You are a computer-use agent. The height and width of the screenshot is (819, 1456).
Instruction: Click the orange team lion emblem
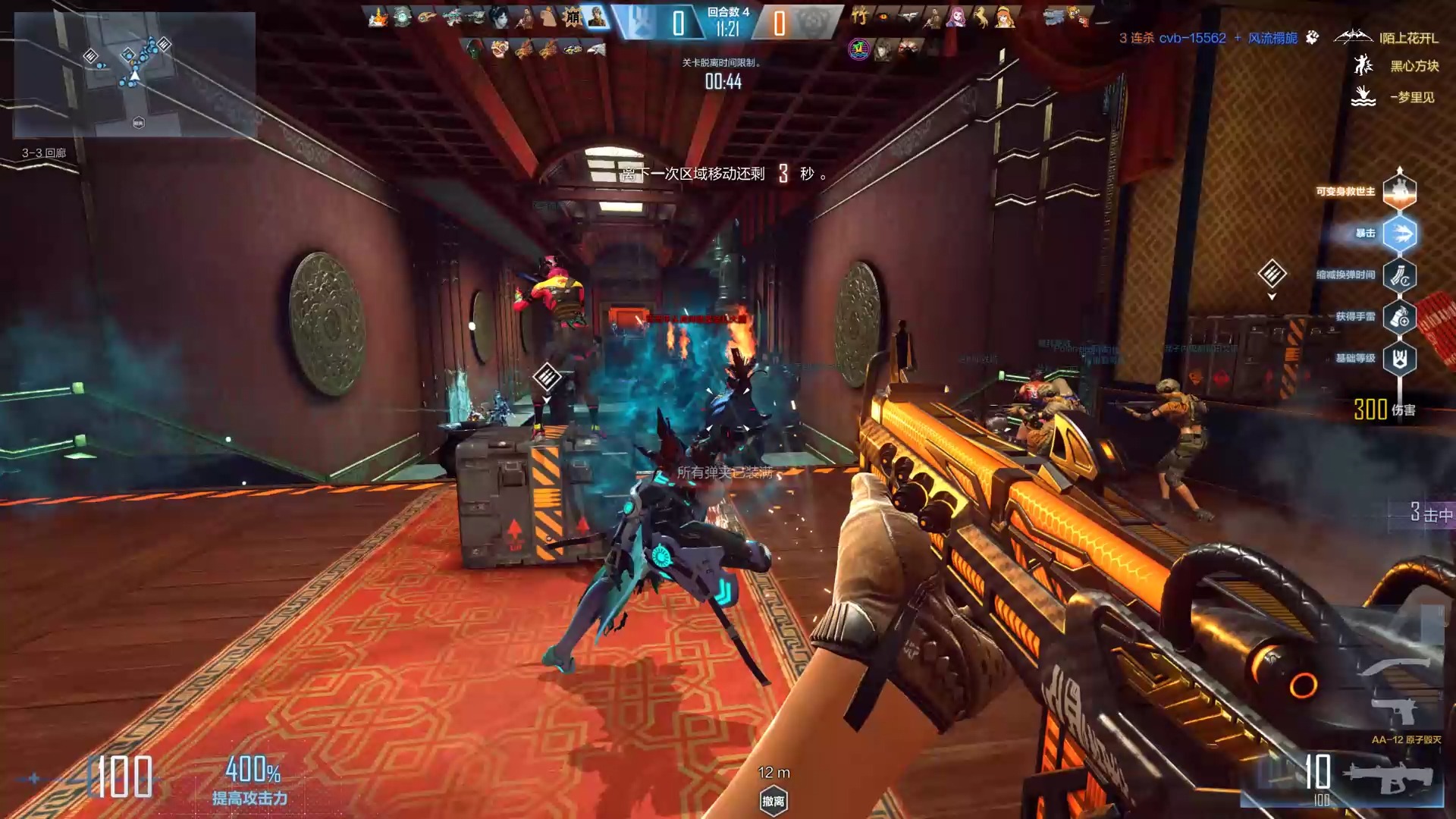click(x=811, y=21)
